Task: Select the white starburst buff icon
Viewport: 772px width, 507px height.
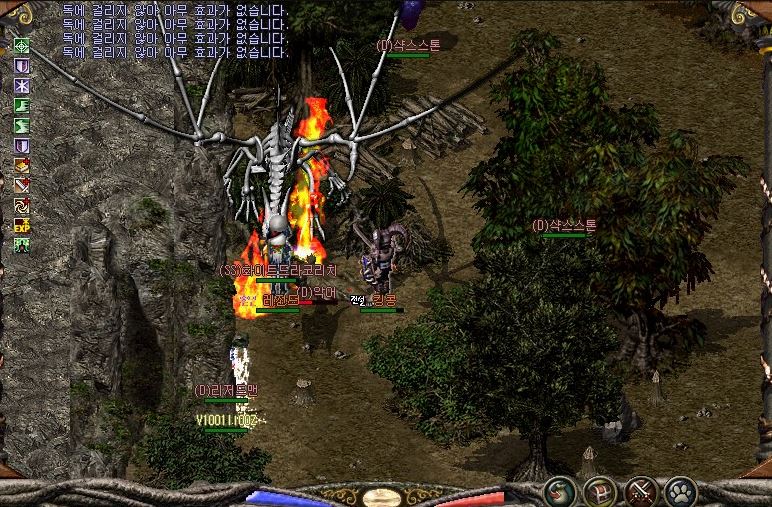Action: tap(21, 86)
